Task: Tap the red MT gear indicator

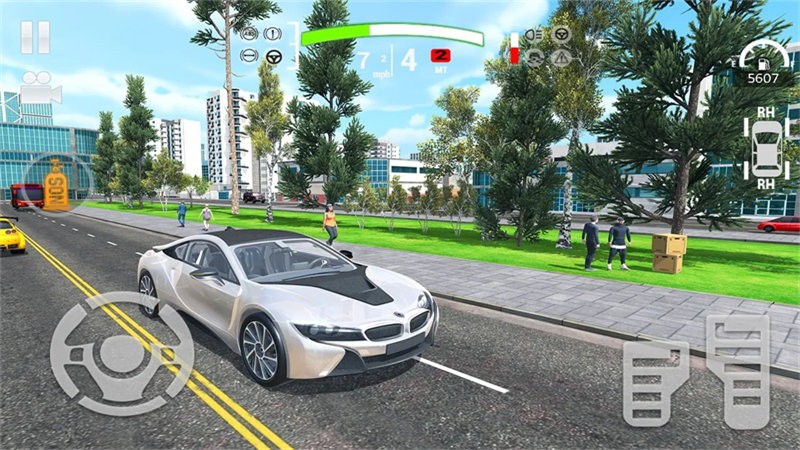Action: 440,55
